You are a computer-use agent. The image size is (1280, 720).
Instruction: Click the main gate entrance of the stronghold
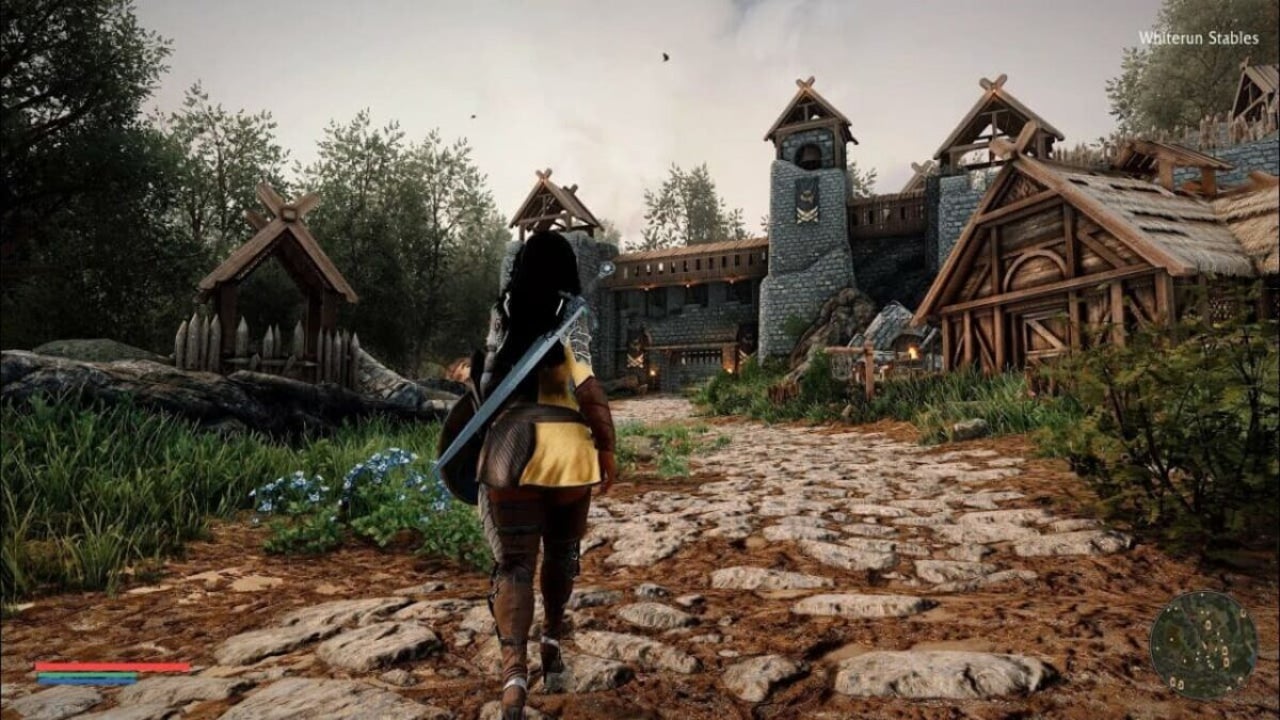[x=700, y=355]
